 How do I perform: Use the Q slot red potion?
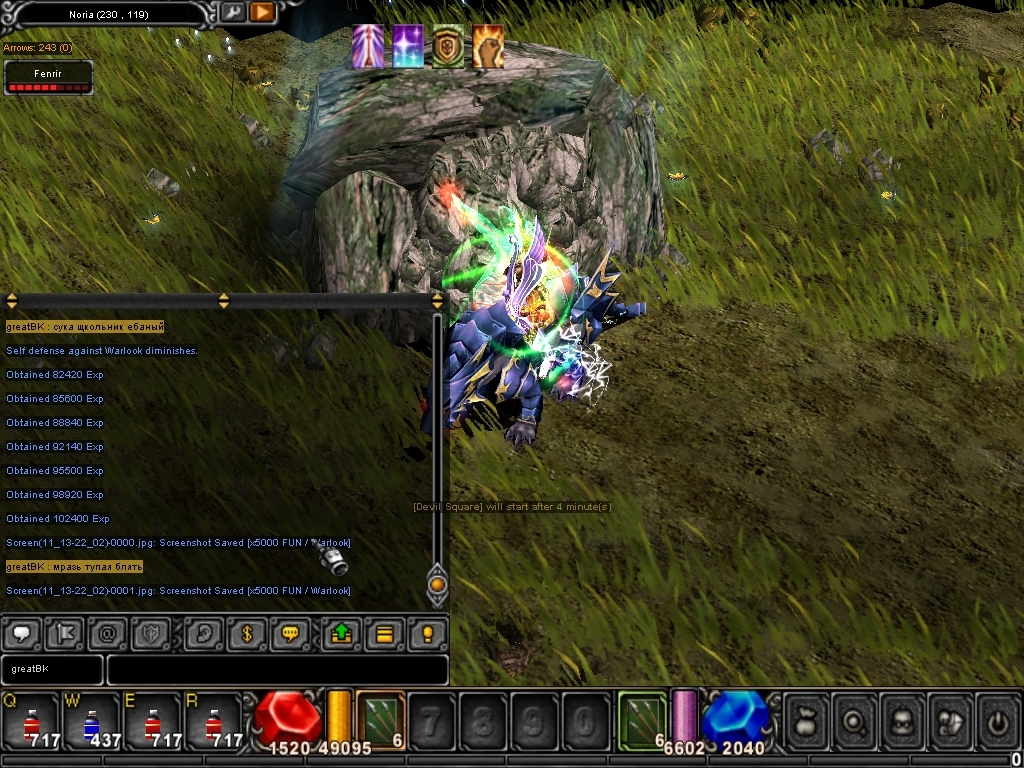point(30,722)
